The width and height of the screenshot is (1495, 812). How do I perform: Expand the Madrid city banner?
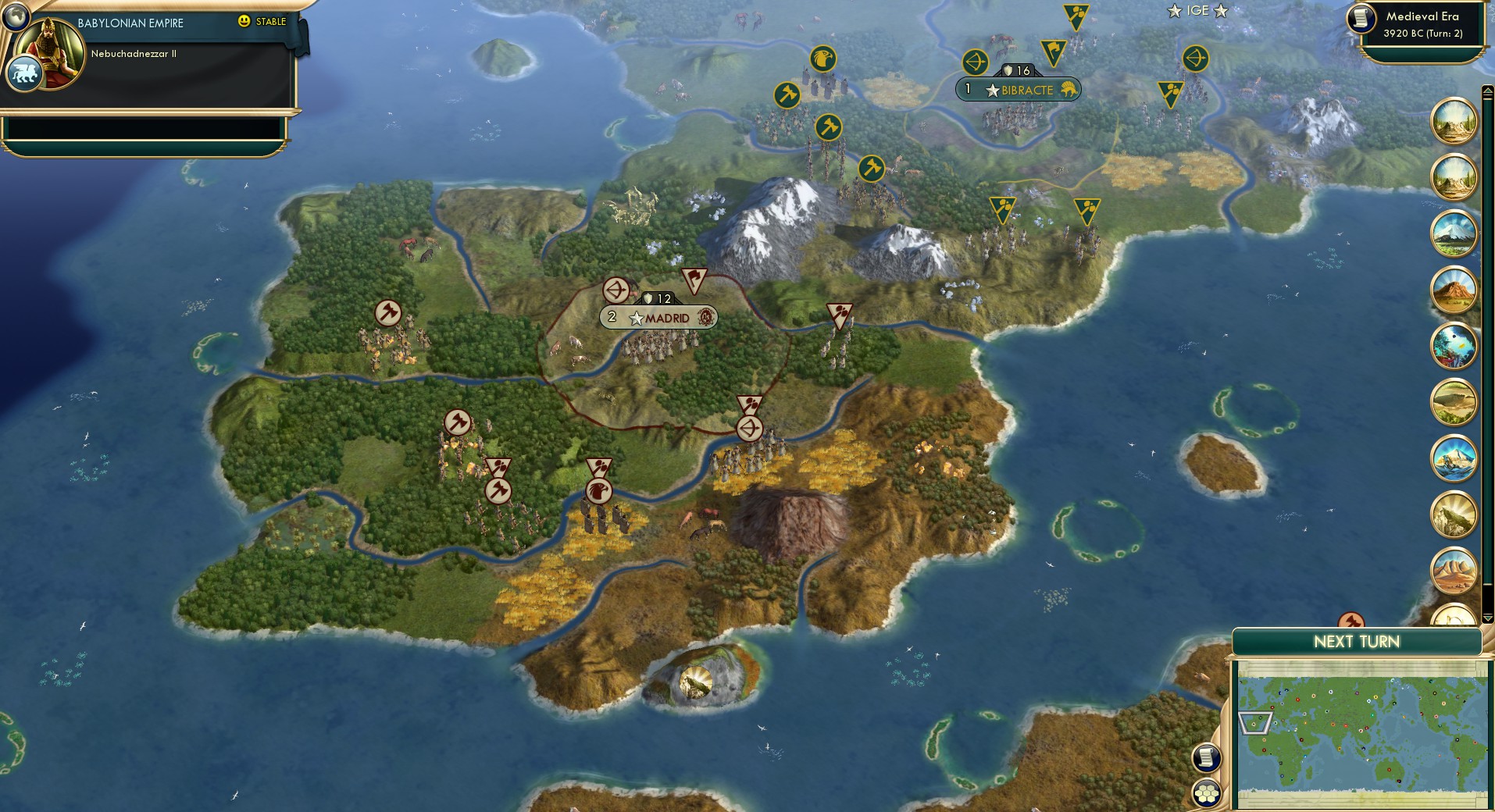[x=658, y=318]
